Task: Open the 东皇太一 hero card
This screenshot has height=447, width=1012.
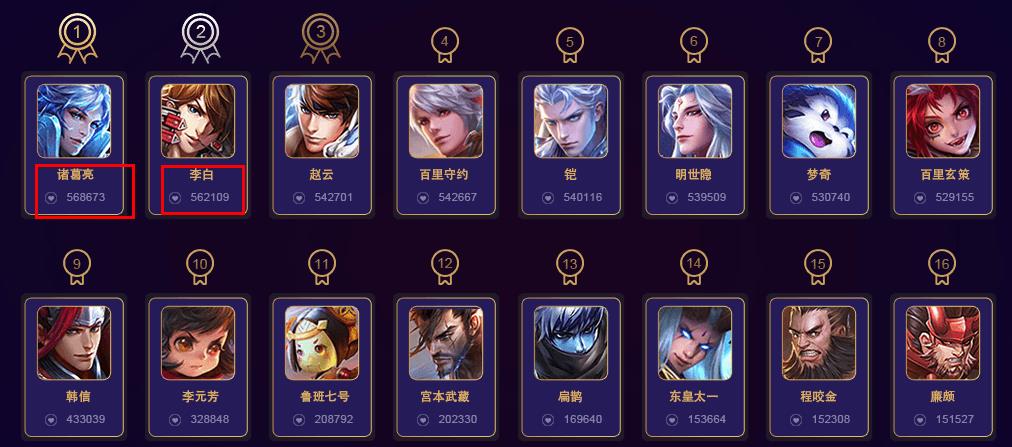Action: 694,342
